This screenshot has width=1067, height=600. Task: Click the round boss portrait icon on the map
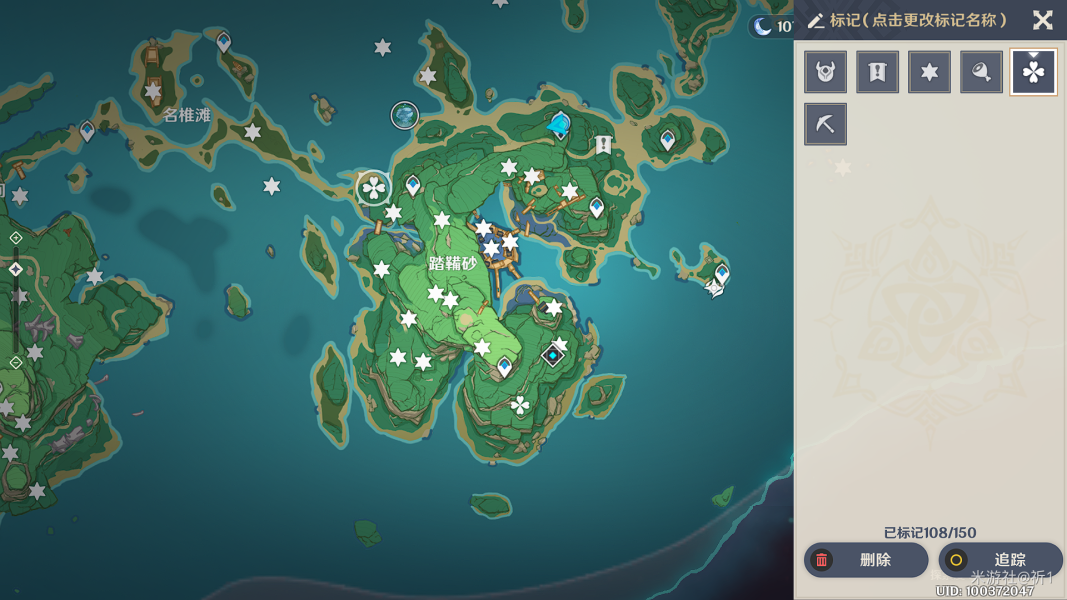[x=404, y=116]
